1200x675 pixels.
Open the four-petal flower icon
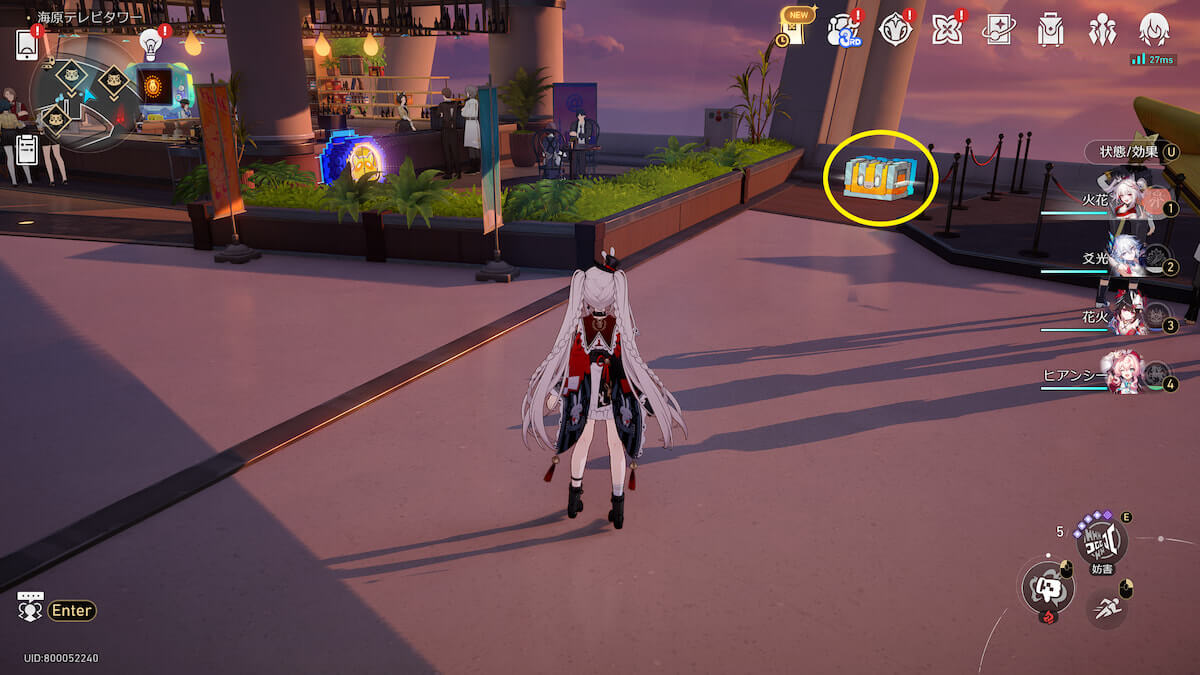946,30
